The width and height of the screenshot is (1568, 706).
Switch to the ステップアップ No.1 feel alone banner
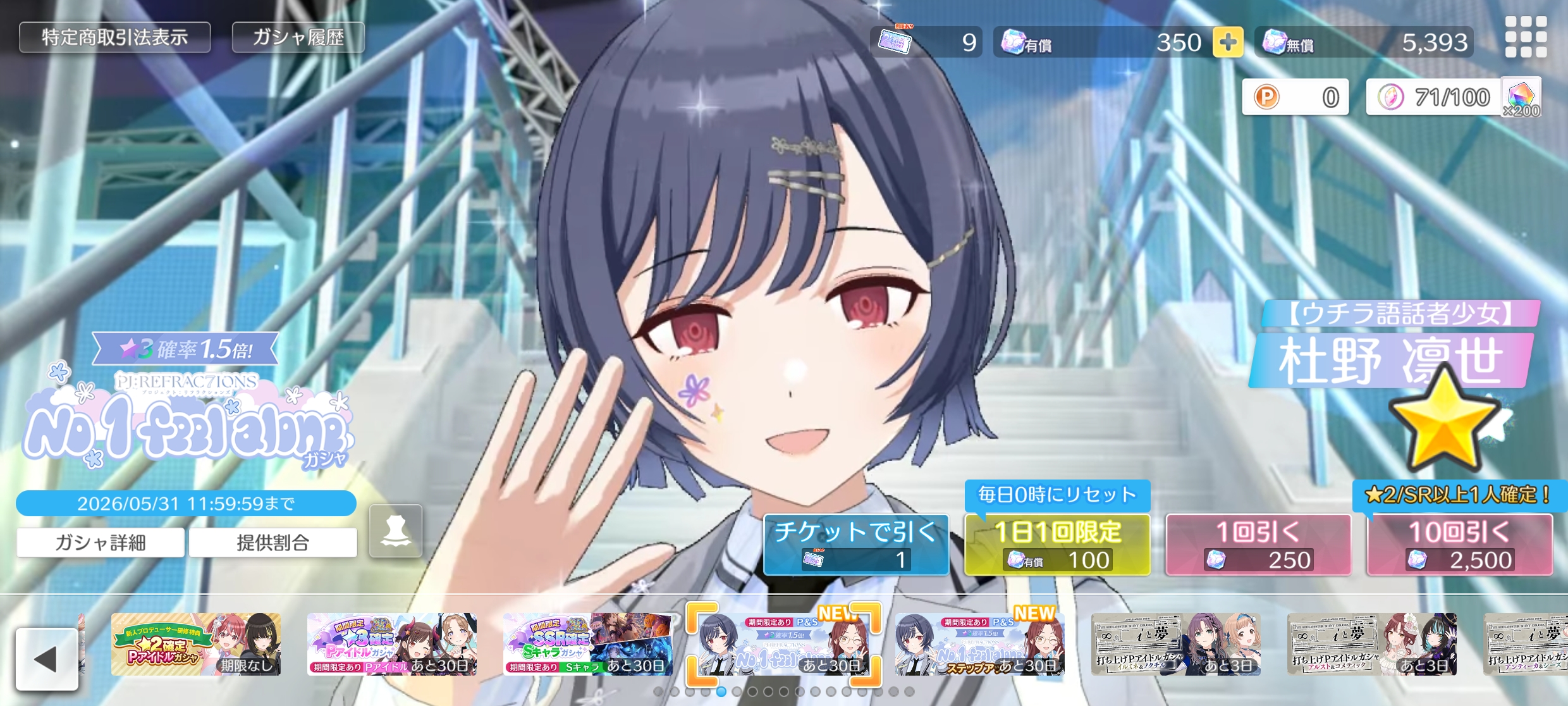(x=979, y=644)
